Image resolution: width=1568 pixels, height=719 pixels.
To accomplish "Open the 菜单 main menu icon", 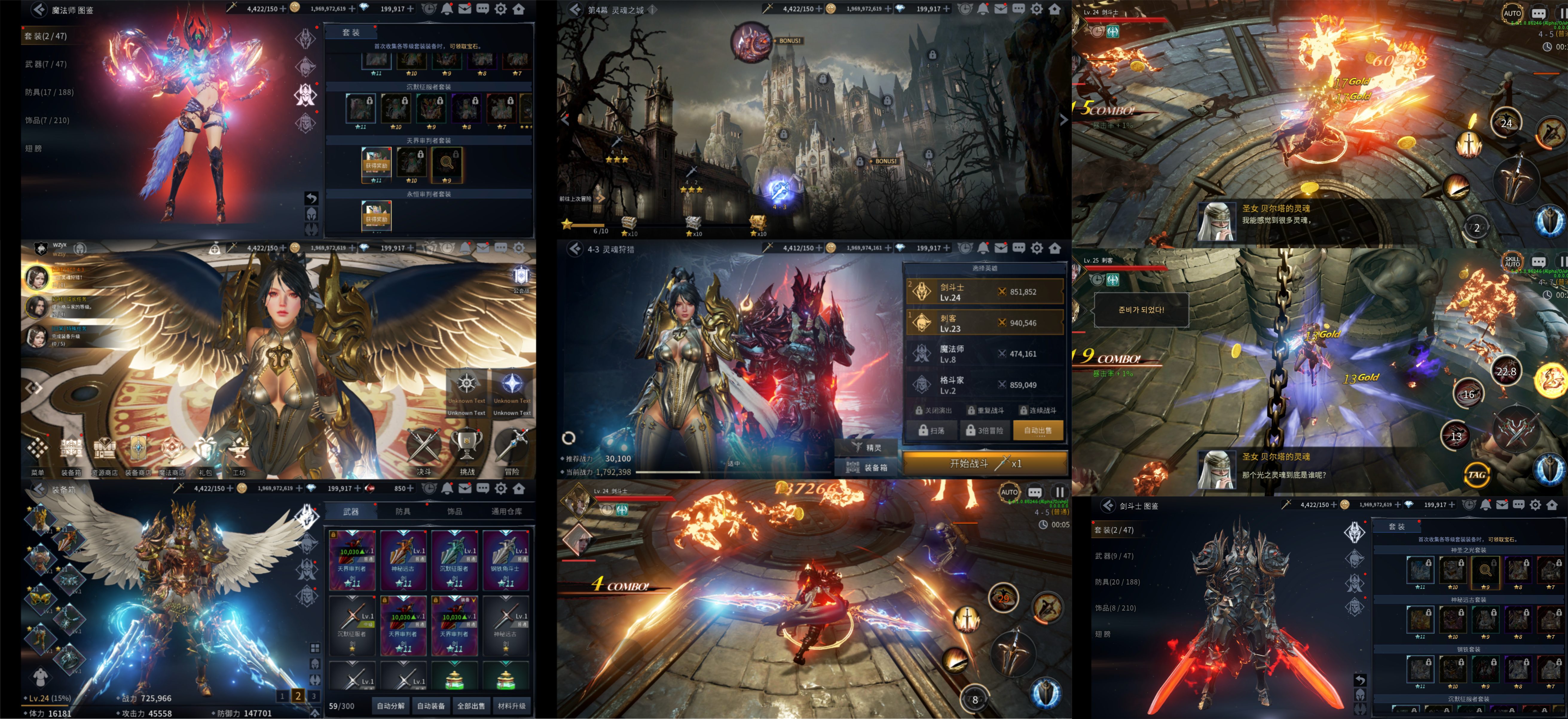I will click(x=37, y=454).
